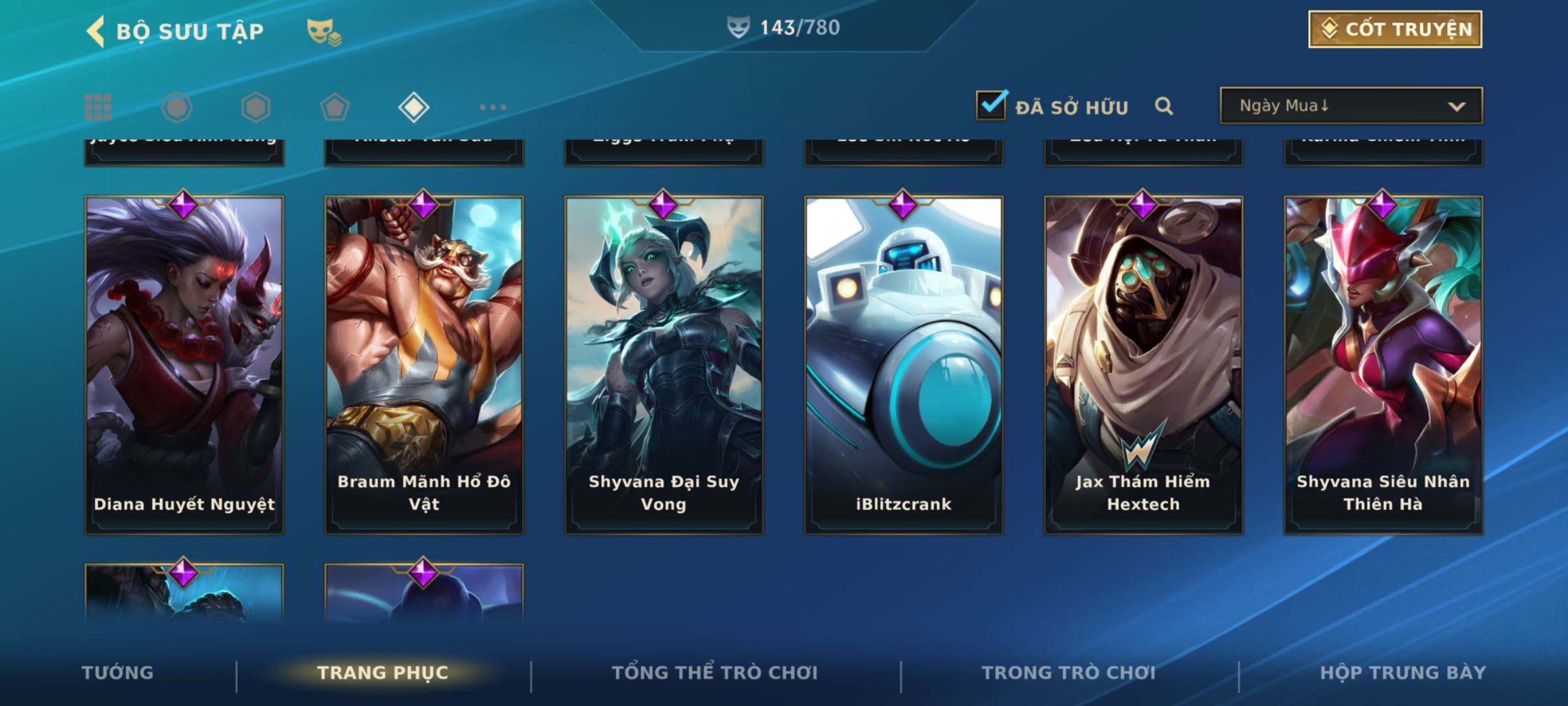
Task: Expand the Ngày Mua sort dropdown
Action: click(1350, 106)
